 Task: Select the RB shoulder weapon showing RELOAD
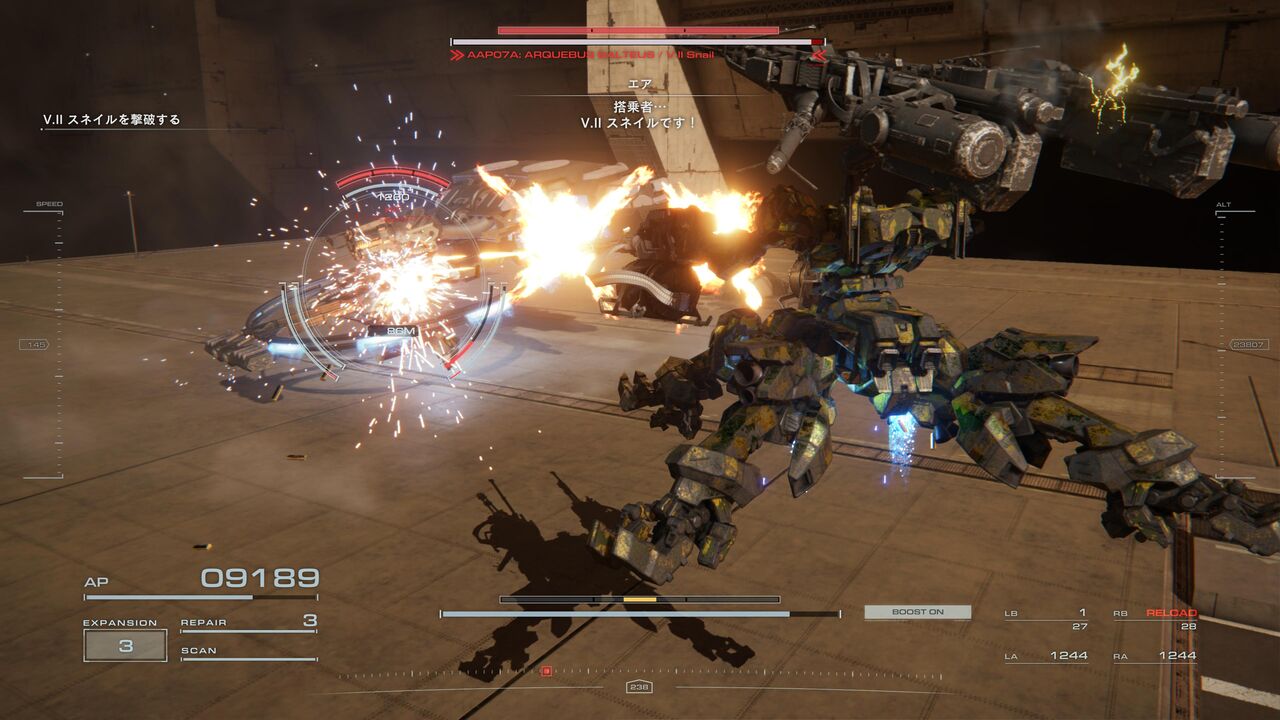(x=1155, y=619)
